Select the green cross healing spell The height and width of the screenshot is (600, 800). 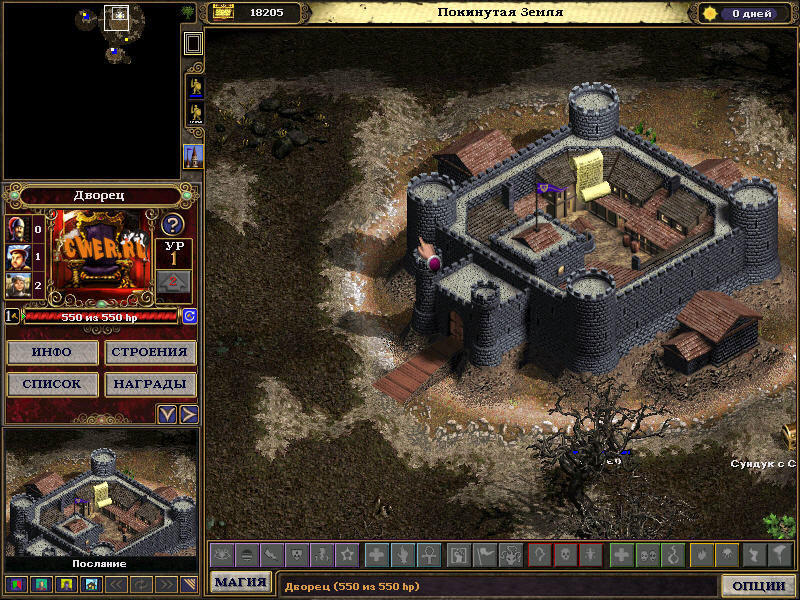(621, 555)
